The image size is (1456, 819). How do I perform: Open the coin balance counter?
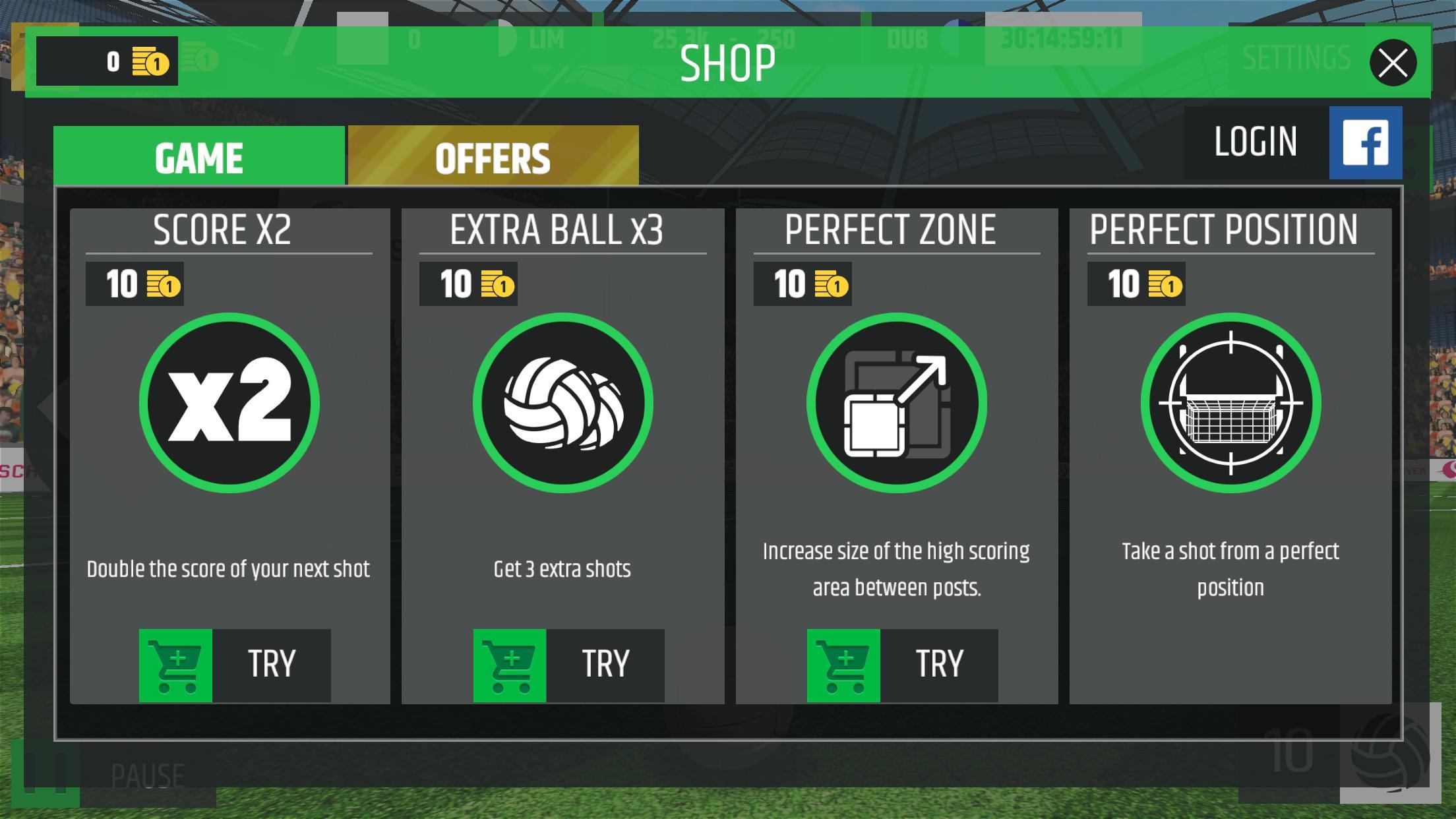[107, 61]
